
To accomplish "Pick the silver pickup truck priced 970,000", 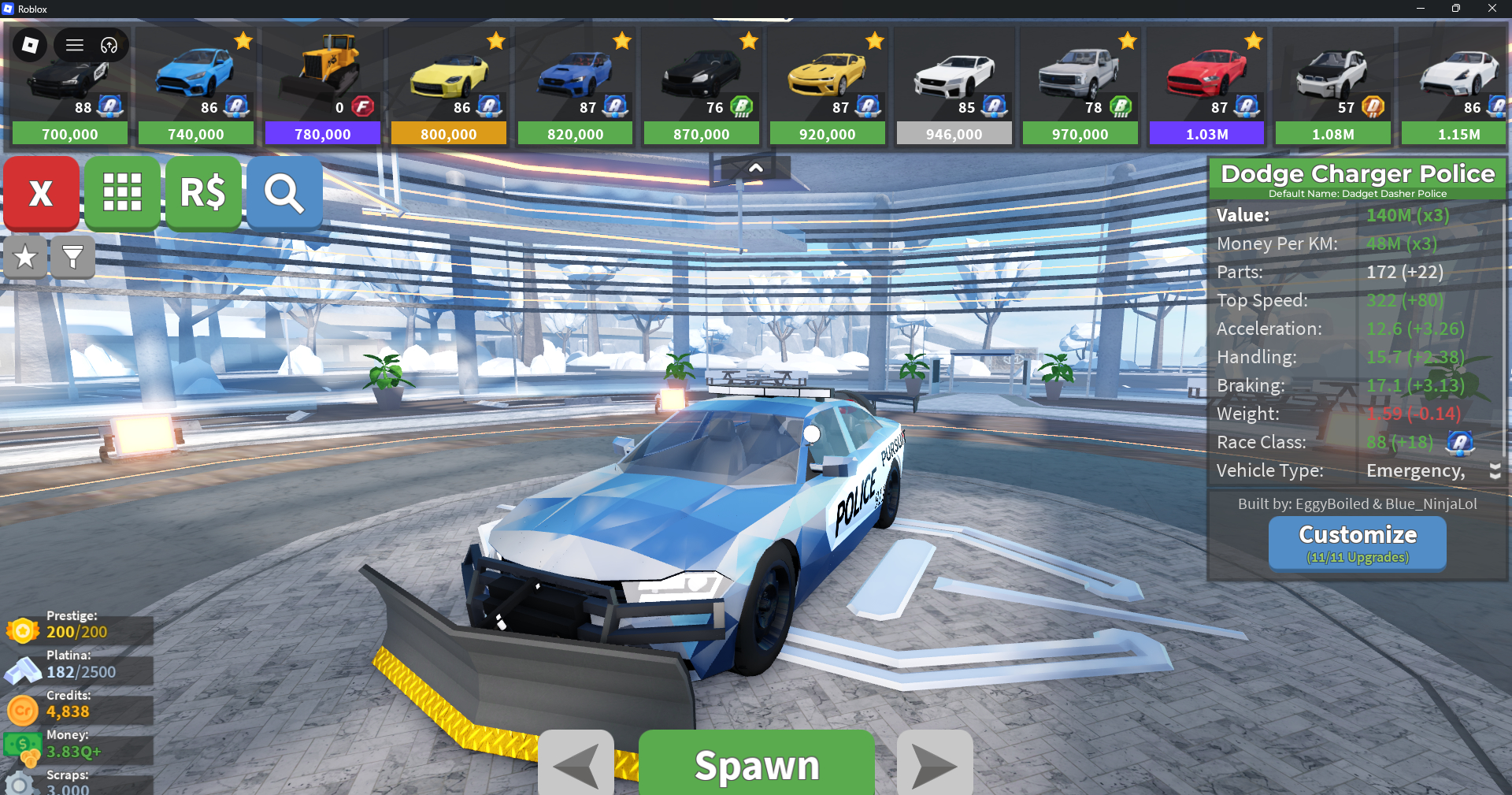I will pyautogui.click(x=1080, y=87).
